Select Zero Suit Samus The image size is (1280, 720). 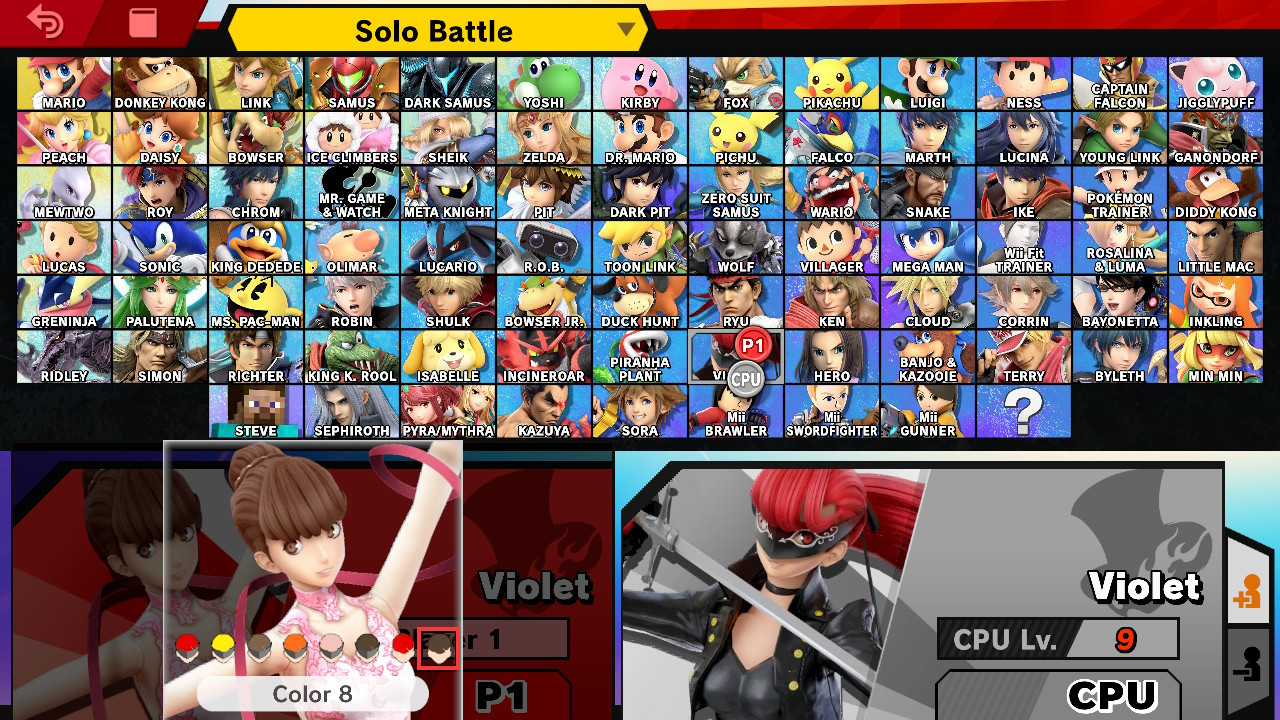click(735, 190)
